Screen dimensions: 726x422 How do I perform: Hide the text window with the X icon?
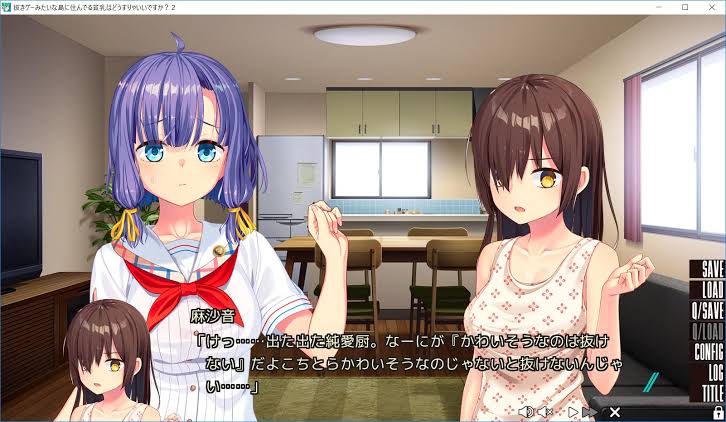tap(615, 411)
